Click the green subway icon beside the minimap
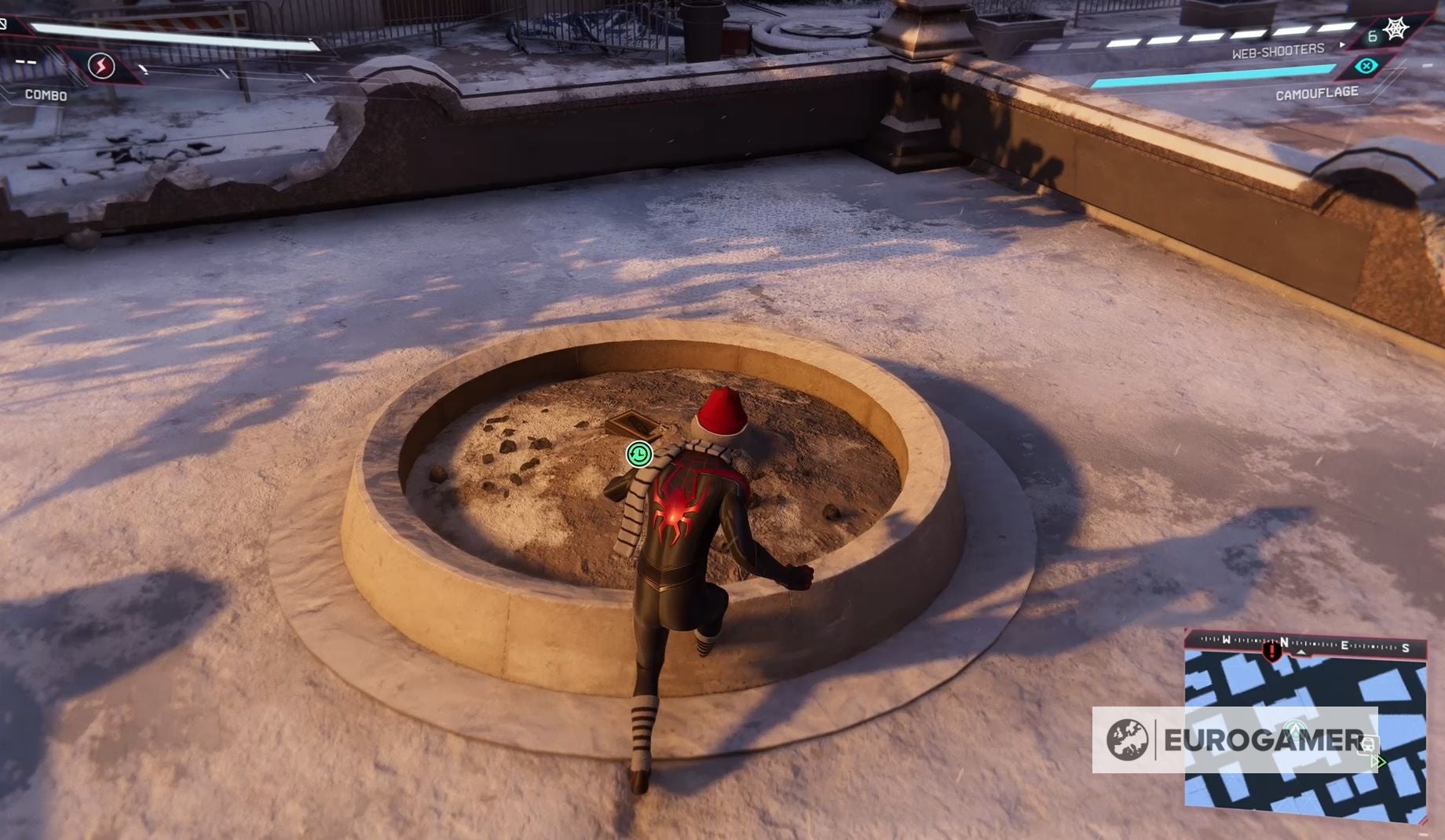The height and width of the screenshot is (840, 1445). [1368, 744]
